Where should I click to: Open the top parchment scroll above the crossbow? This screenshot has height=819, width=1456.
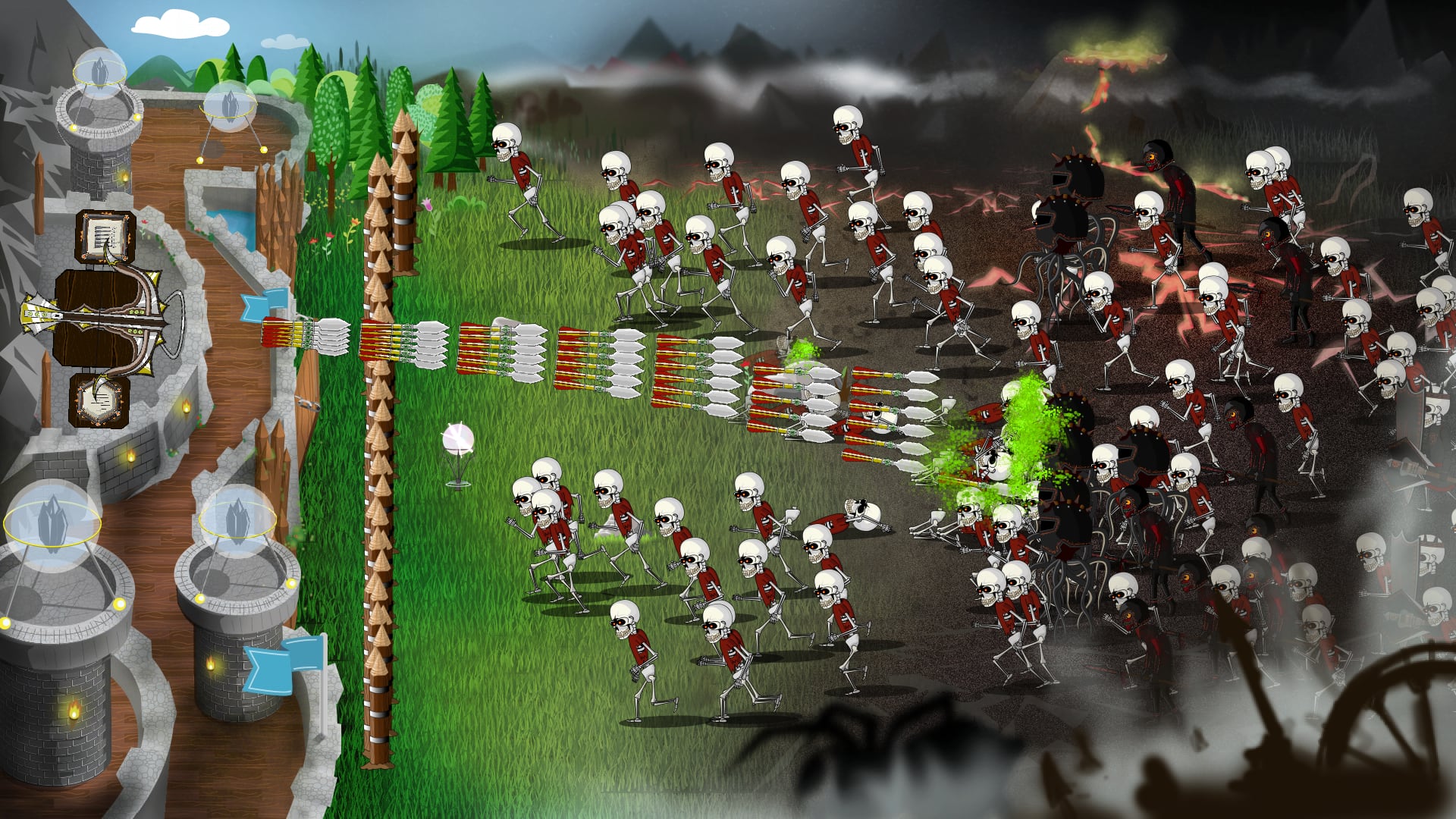(106, 237)
